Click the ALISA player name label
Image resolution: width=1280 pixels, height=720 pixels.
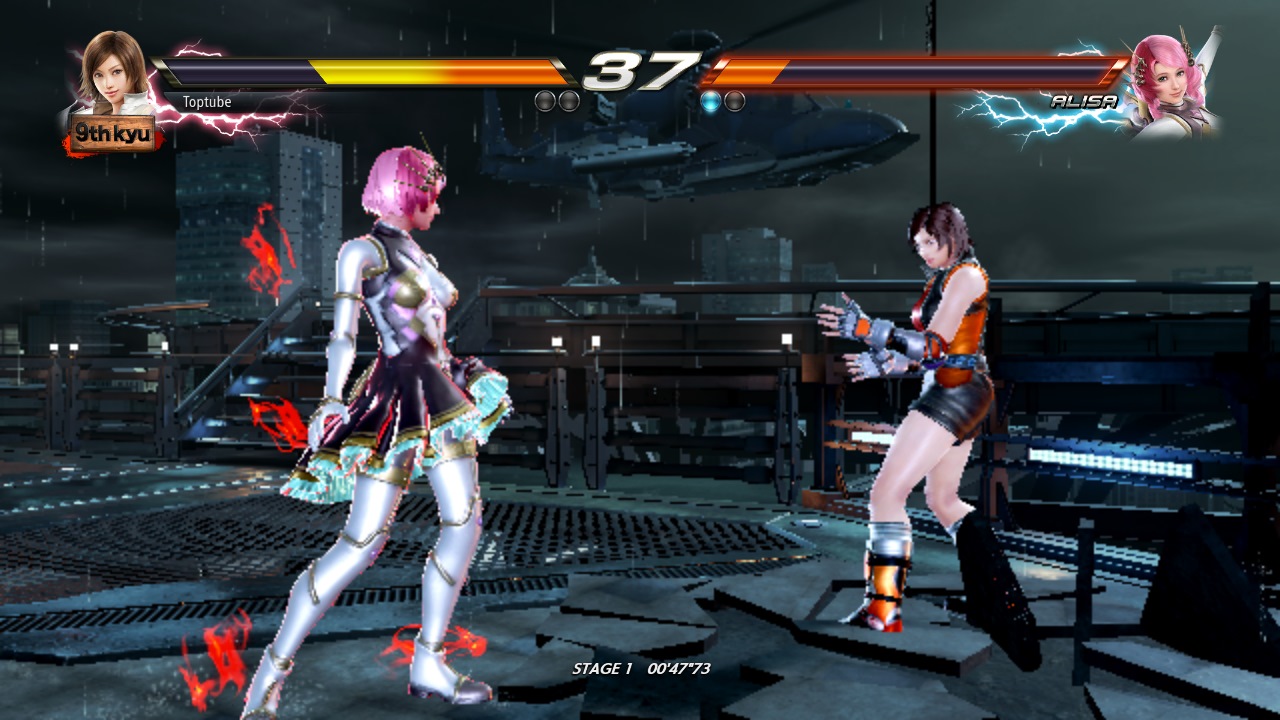[1083, 101]
